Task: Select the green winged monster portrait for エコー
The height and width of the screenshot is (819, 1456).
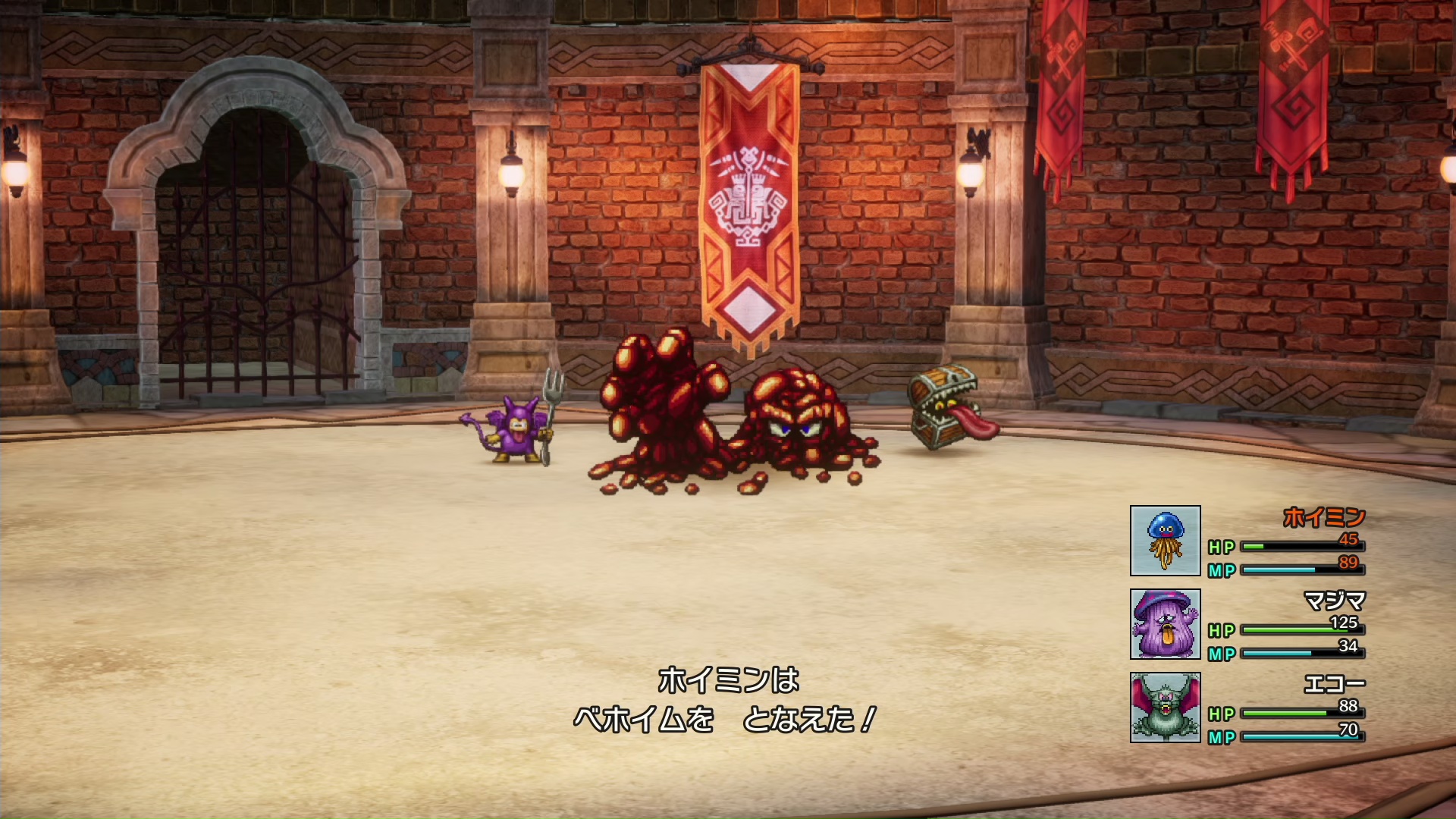Action: 1165,708
